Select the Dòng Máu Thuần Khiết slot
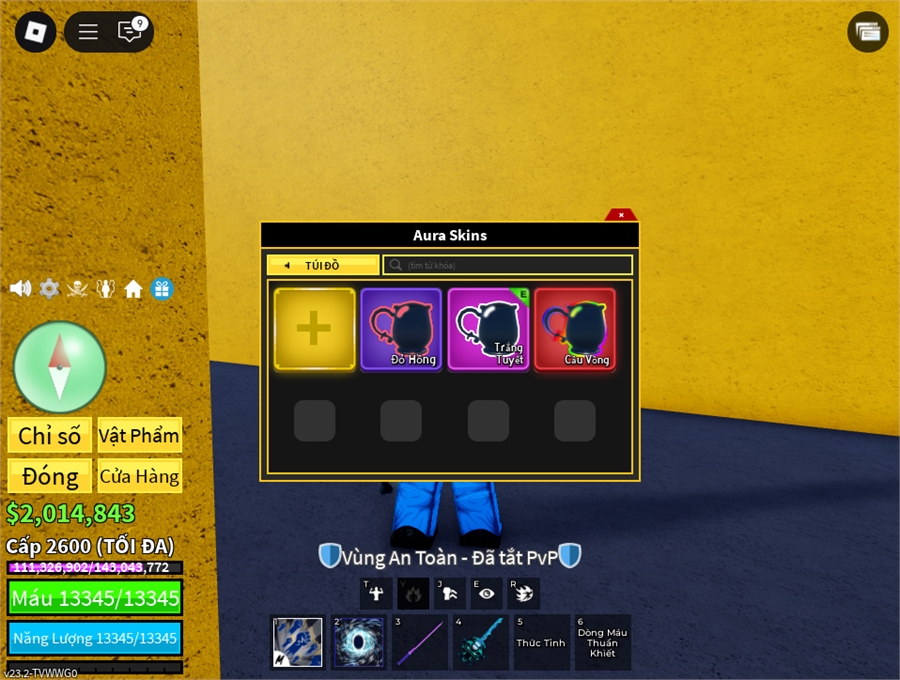The width and height of the screenshot is (900, 680). pos(603,642)
